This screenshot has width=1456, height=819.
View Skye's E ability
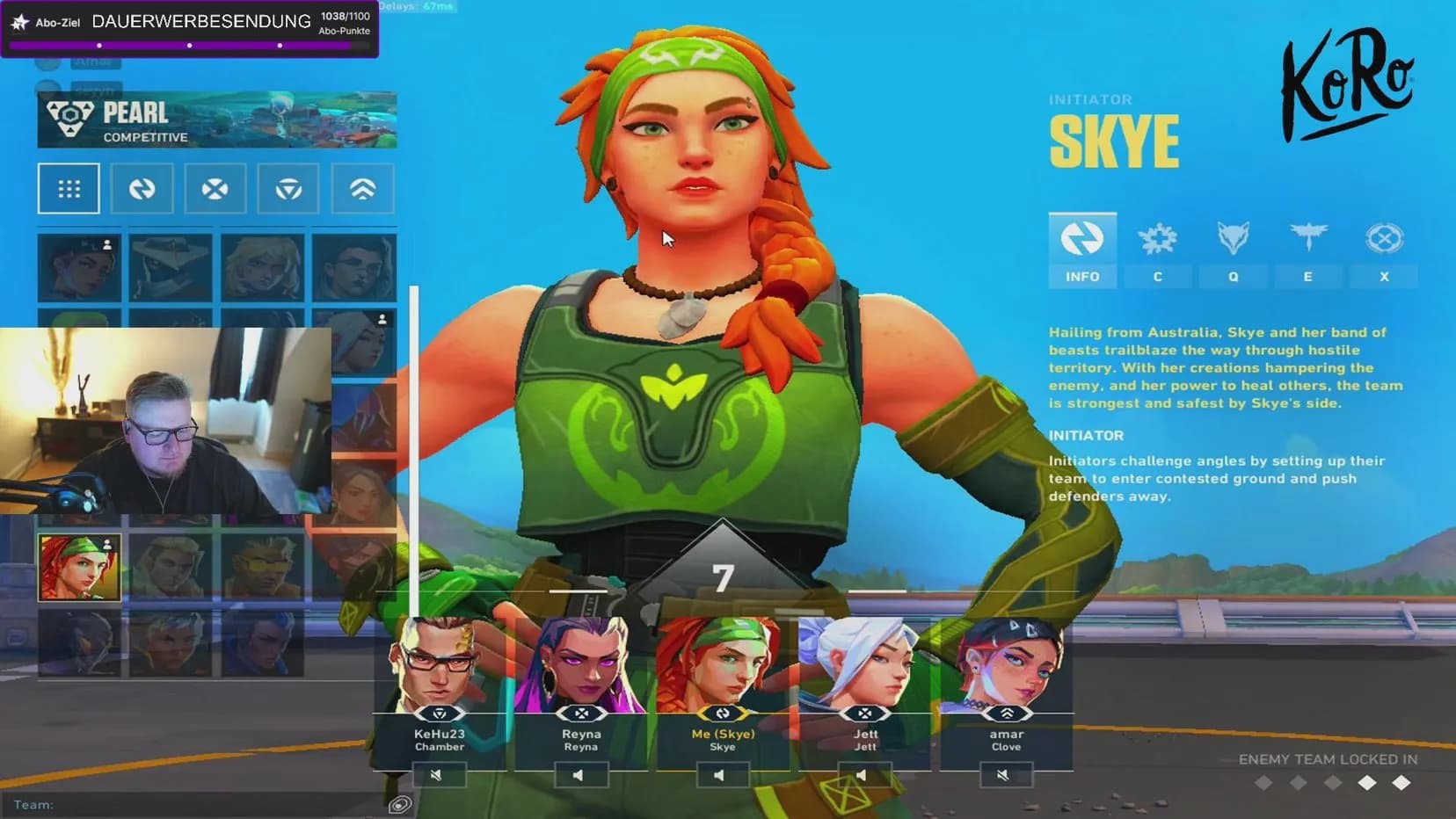click(x=1307, y=250)
